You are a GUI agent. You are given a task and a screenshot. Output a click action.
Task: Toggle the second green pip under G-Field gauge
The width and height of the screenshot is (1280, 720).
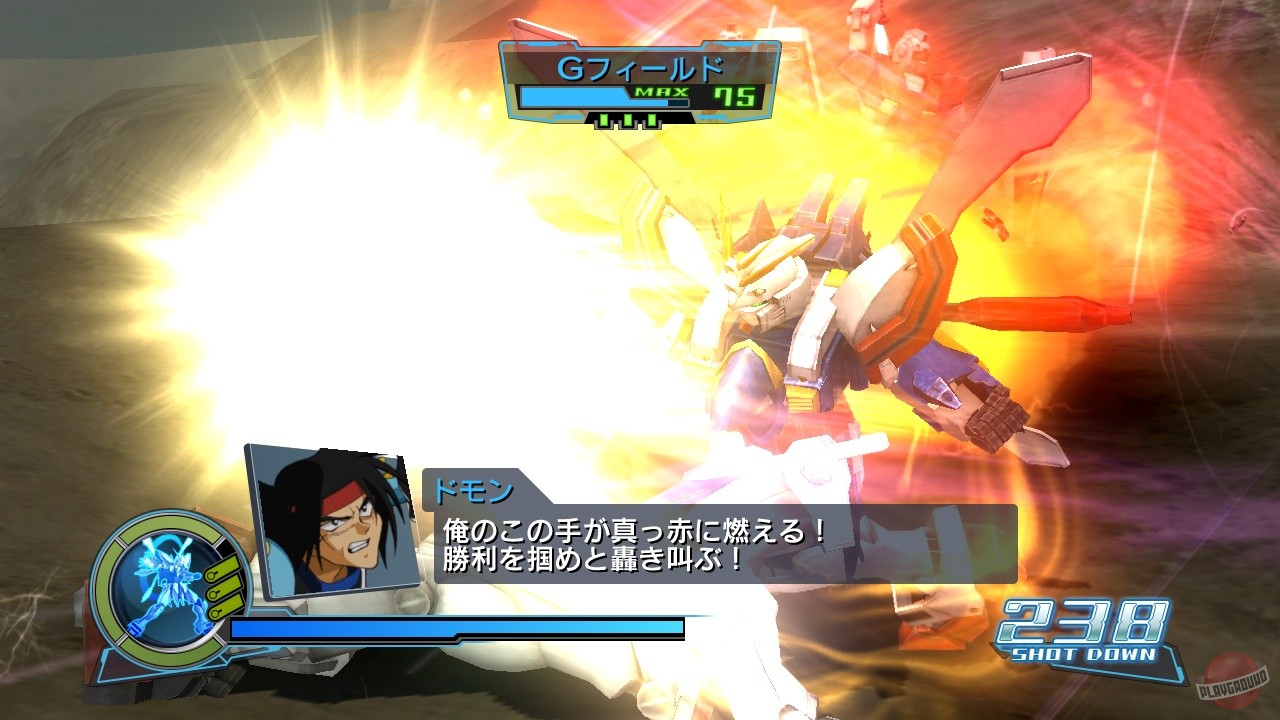point(629,121)
